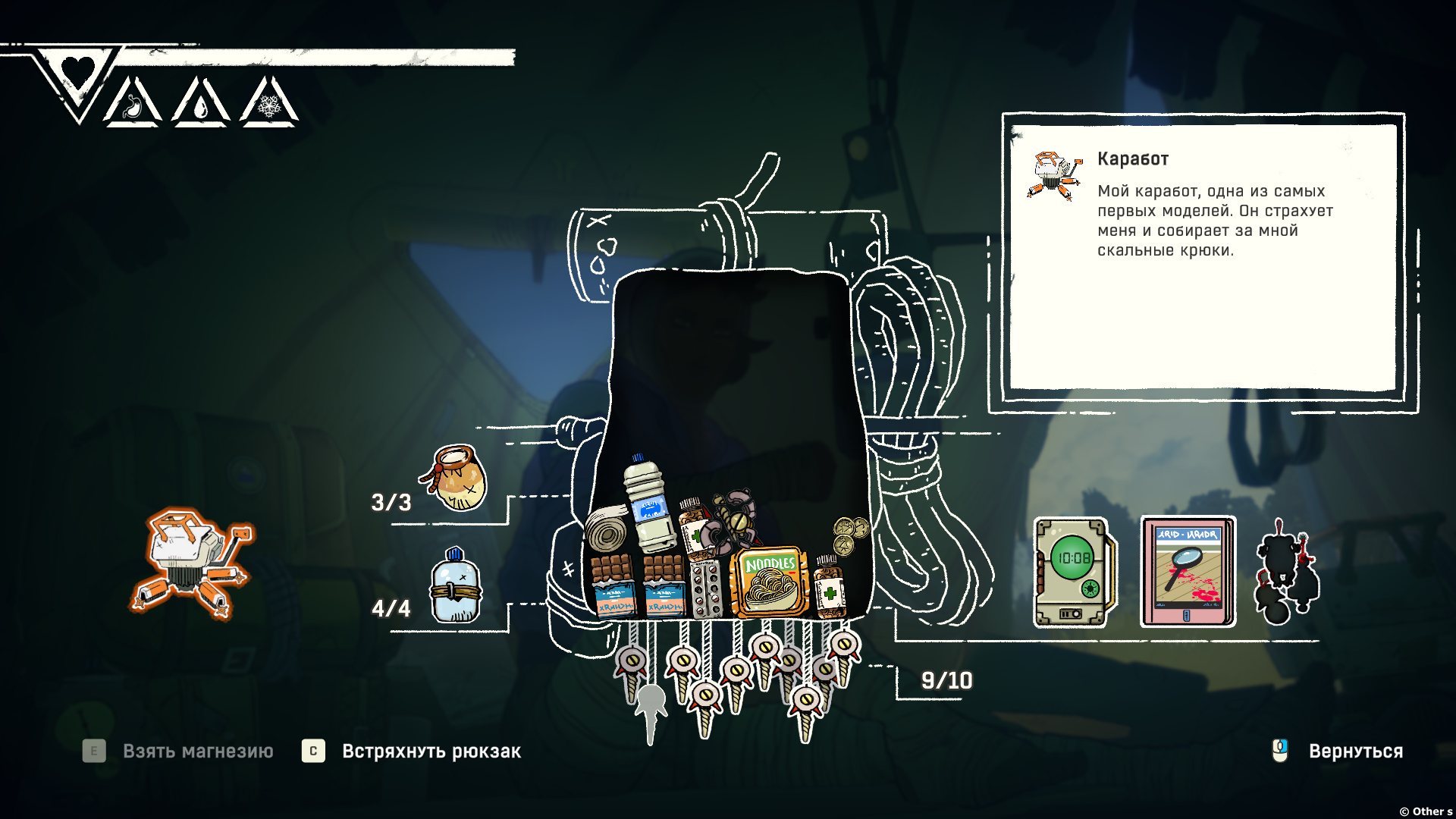Pick the pill jar right of the noodles
This screenshot has height=819, width=1456.
click(829, 586)
